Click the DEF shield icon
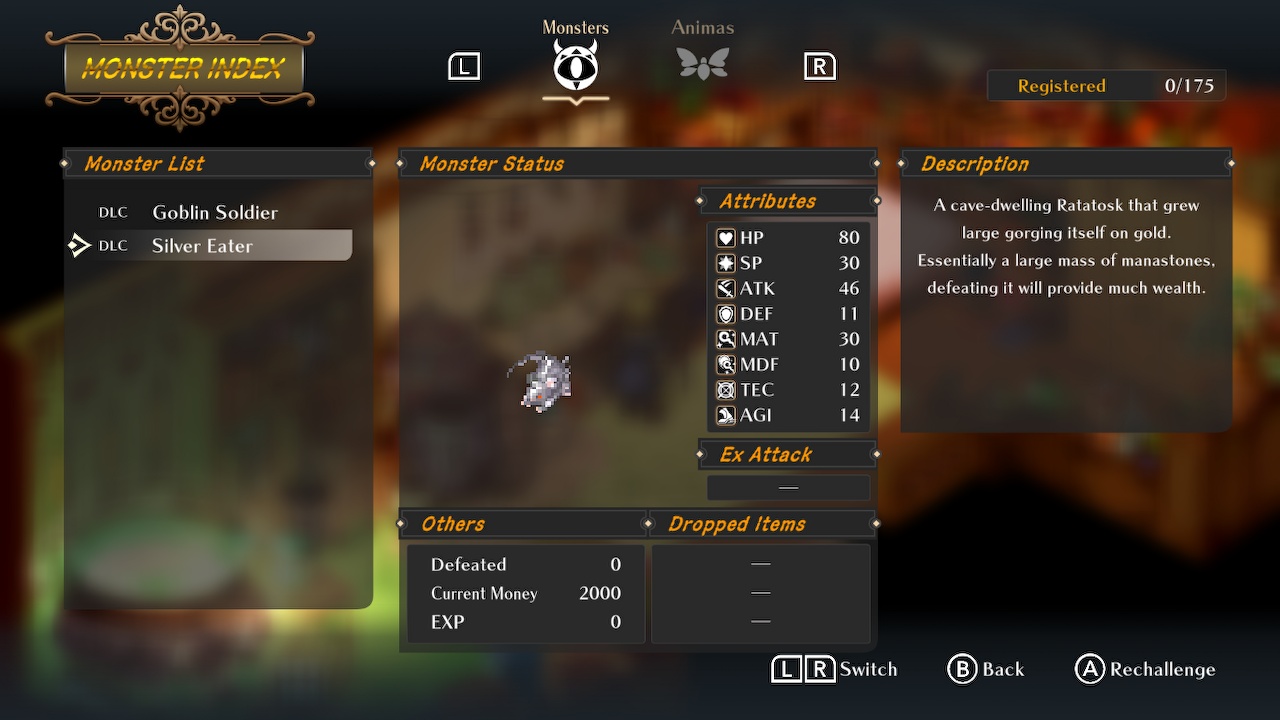Image resolution: width=1280 pixels, height=720 pixels. click(724, 313)
